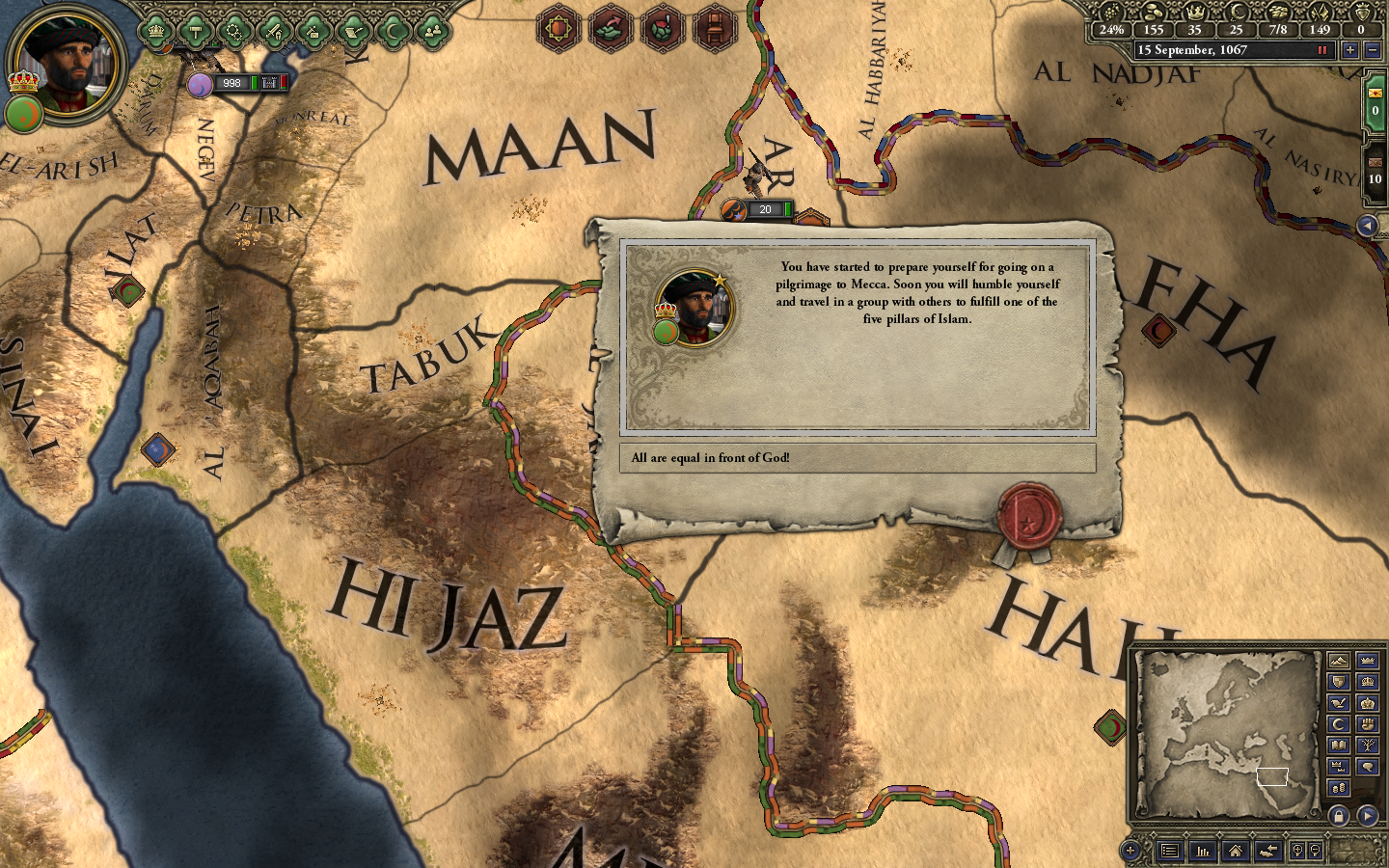Open the Military screen via the sword icon
This screenshot has width=1389, height=868.
click(273, 30)
